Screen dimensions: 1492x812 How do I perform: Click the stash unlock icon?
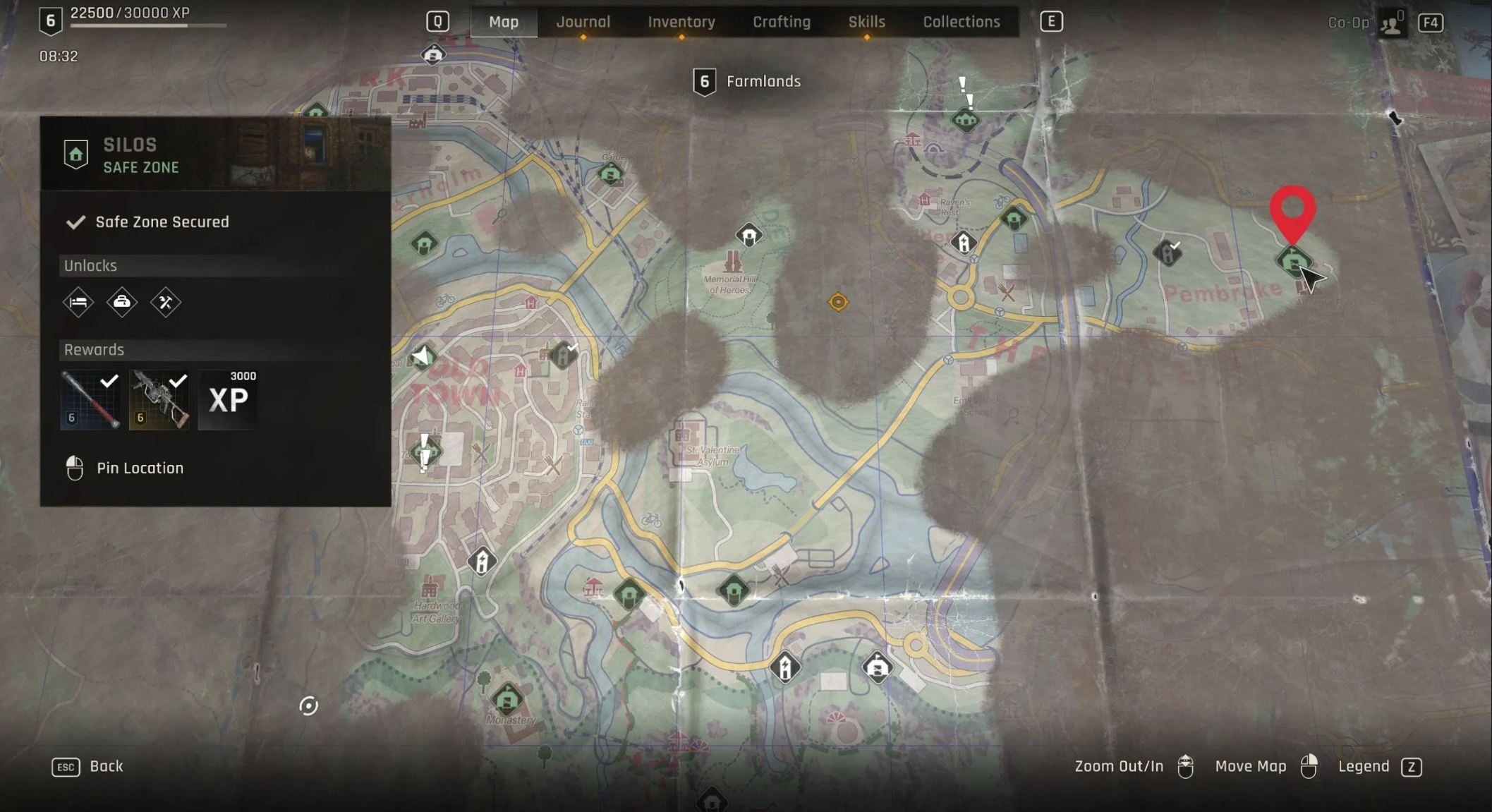[x=122, y=303]
